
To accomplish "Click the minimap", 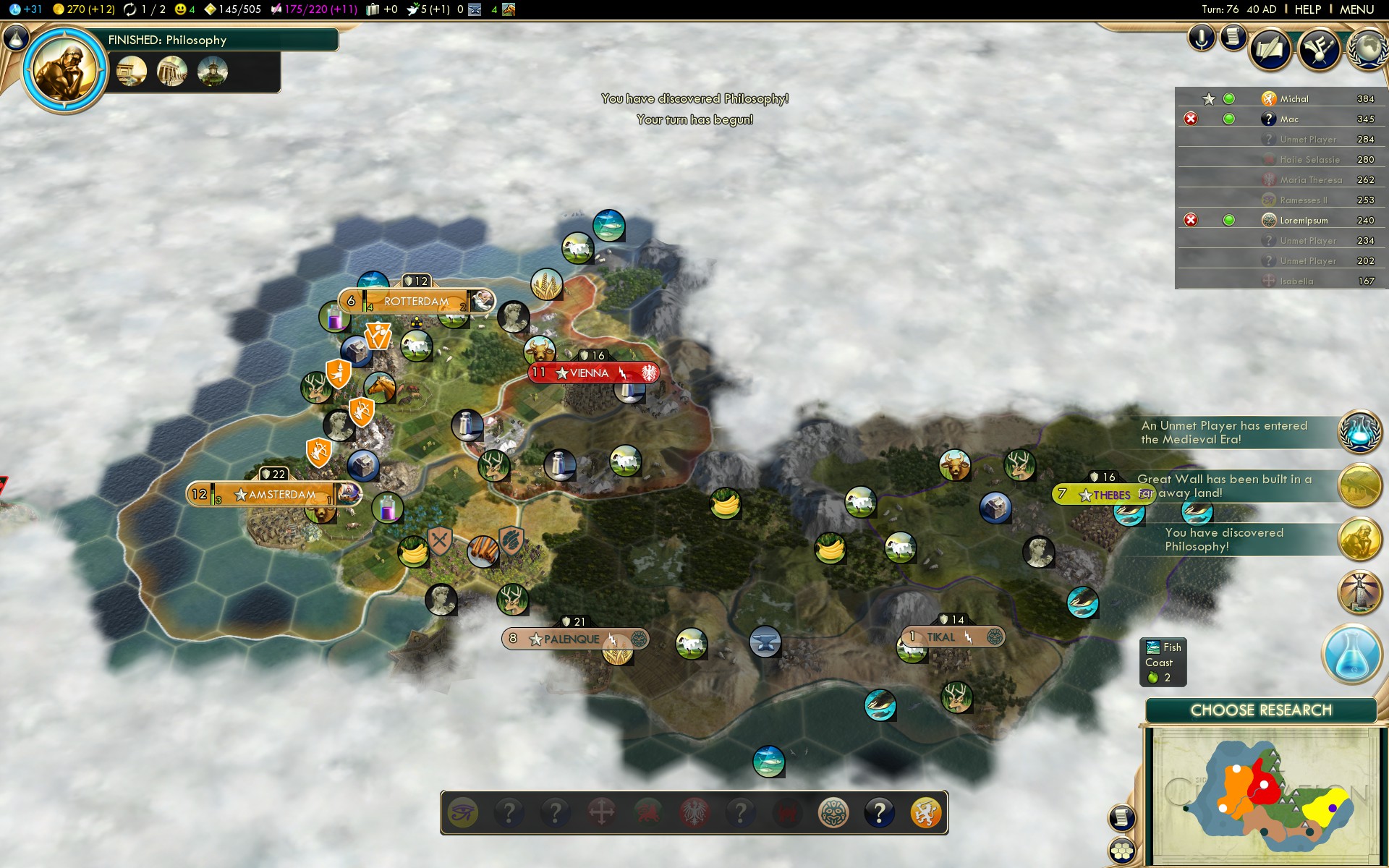I will (1260, 796).
